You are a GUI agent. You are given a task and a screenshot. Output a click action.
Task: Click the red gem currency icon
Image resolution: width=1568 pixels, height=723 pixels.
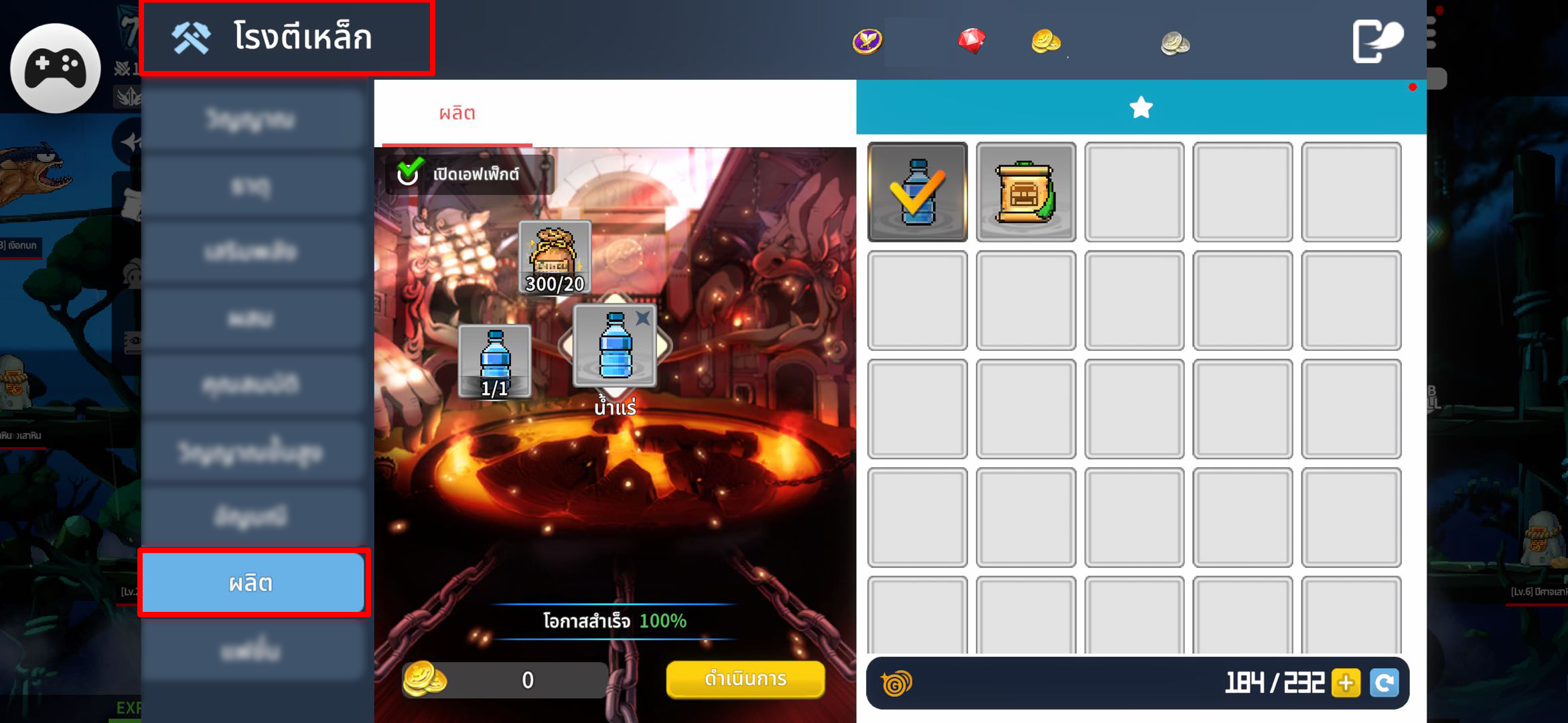tap(971, 42)
